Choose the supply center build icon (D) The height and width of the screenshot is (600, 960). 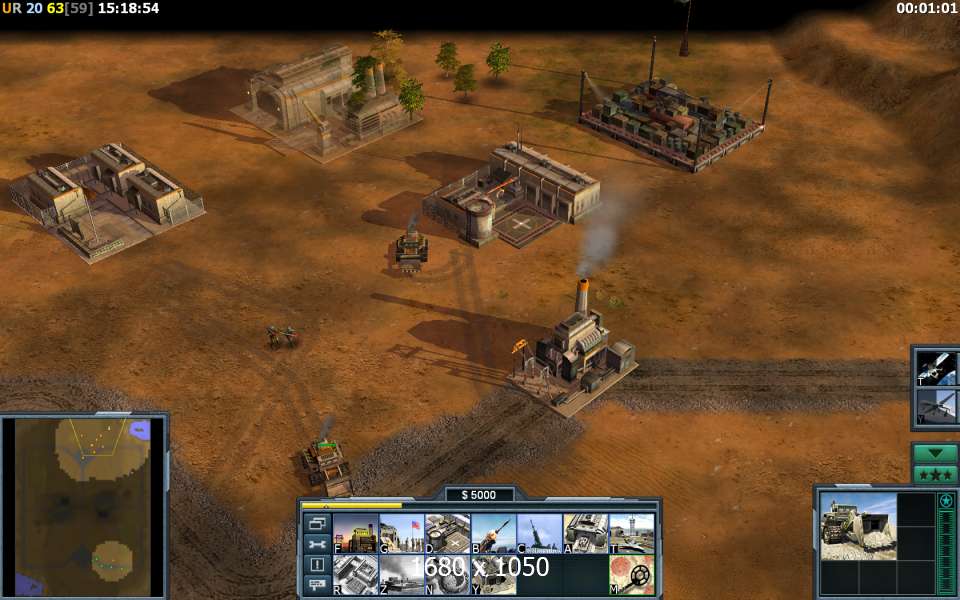click(447, 533)
